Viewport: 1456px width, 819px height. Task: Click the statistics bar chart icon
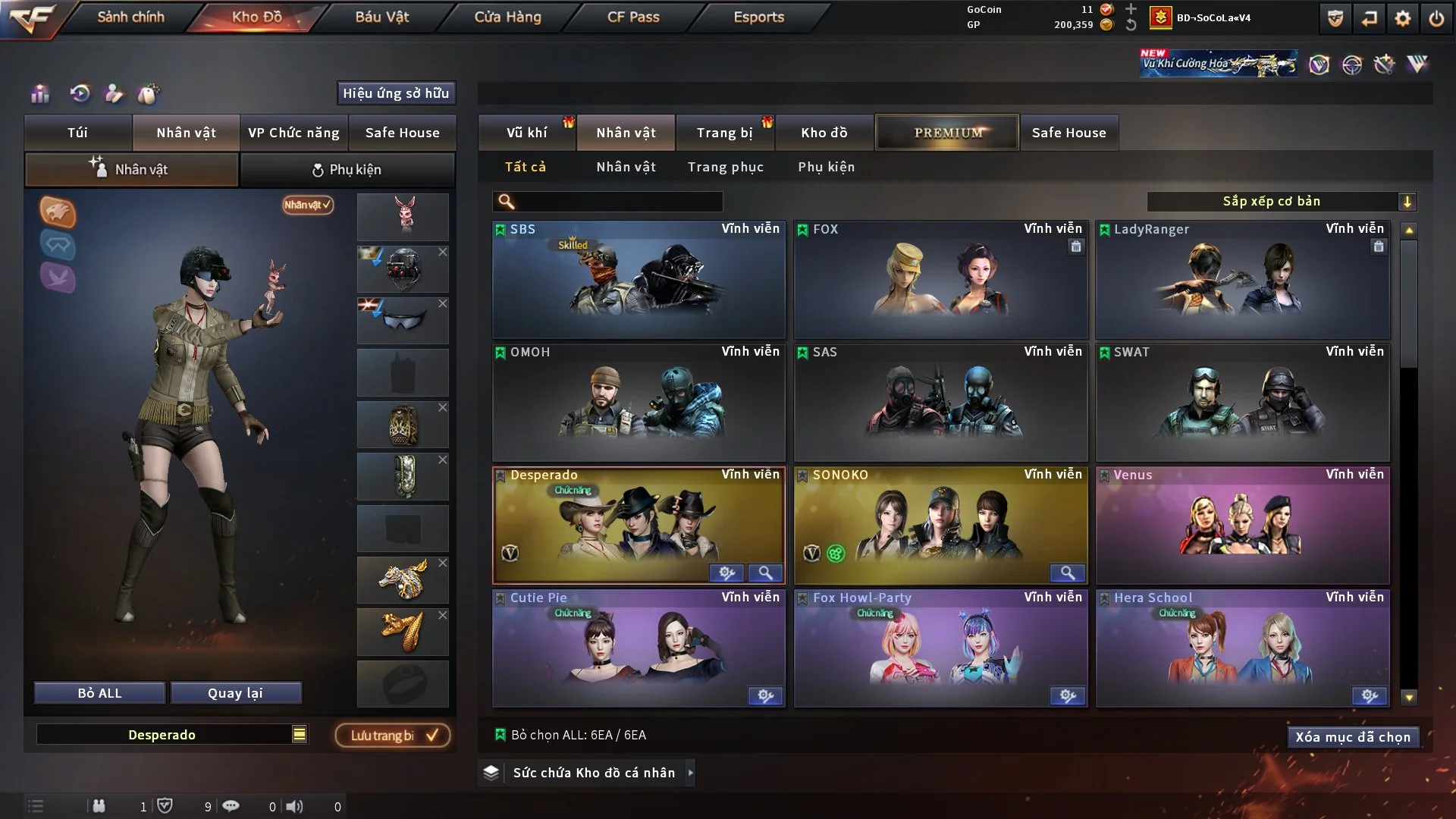coord(39,94)
